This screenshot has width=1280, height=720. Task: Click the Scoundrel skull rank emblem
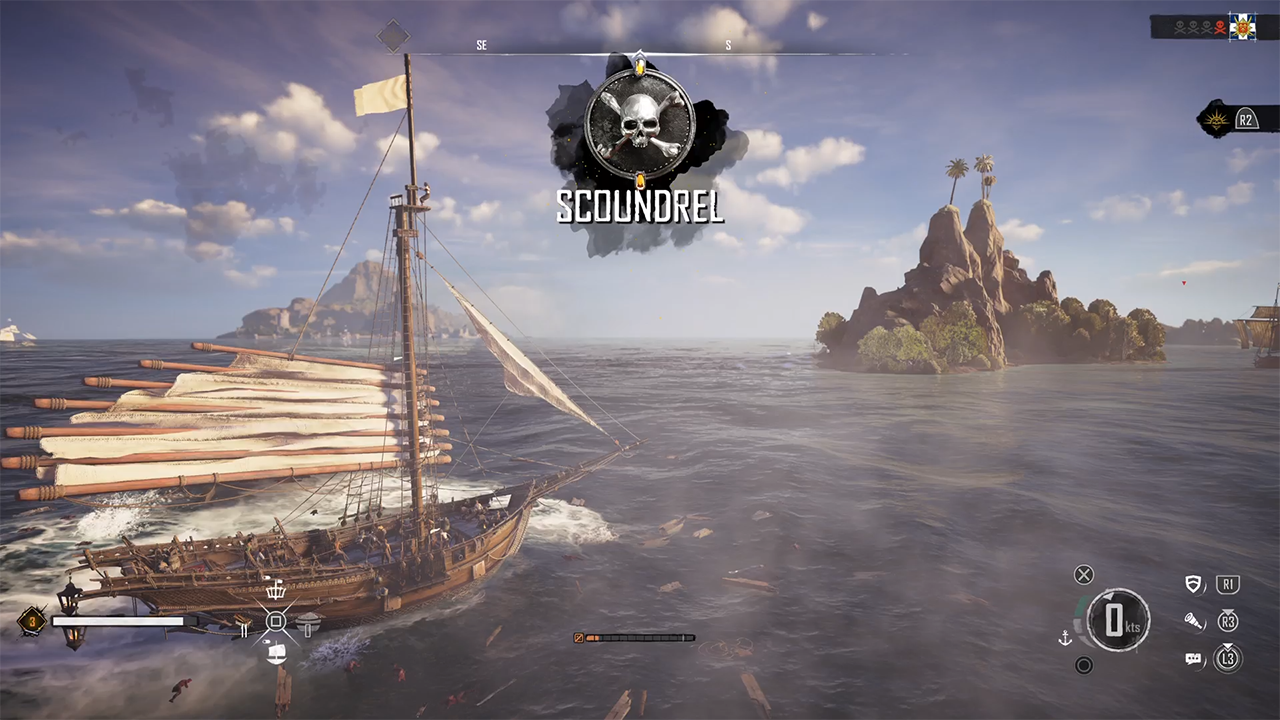pyautogui.click(x=639, y=124)
